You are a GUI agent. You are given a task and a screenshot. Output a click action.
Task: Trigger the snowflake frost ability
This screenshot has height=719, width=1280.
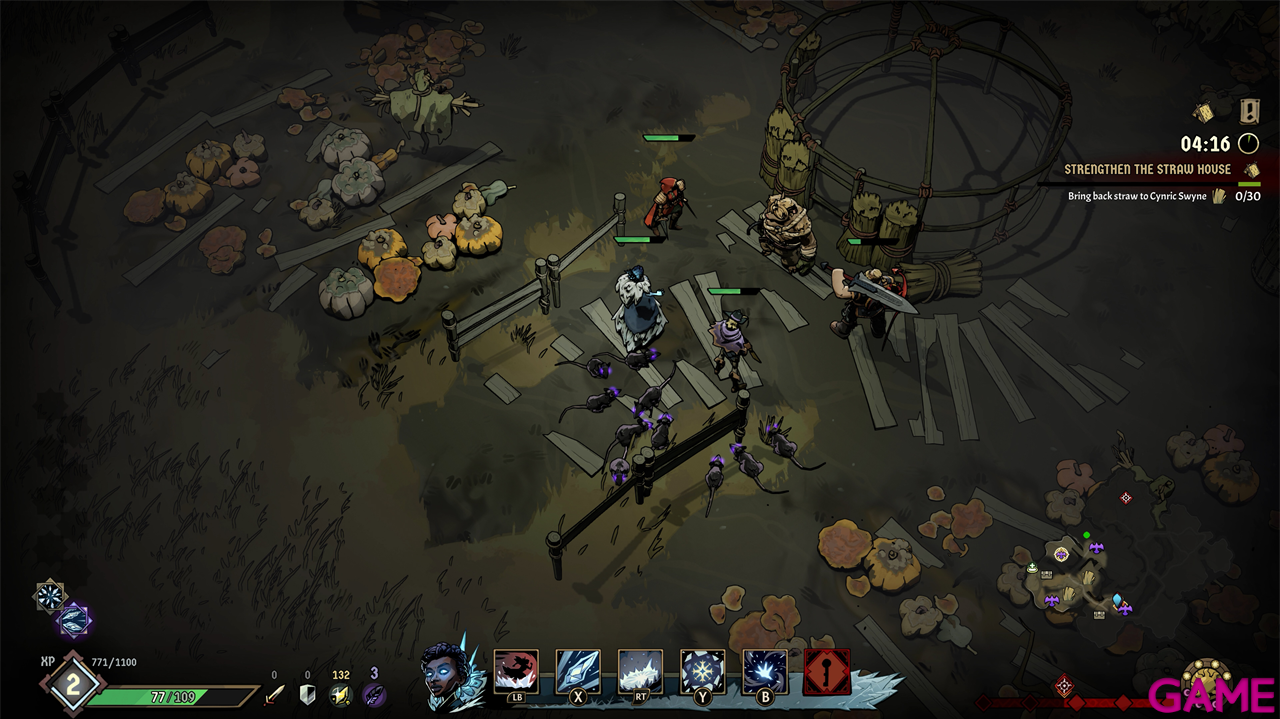702,671
